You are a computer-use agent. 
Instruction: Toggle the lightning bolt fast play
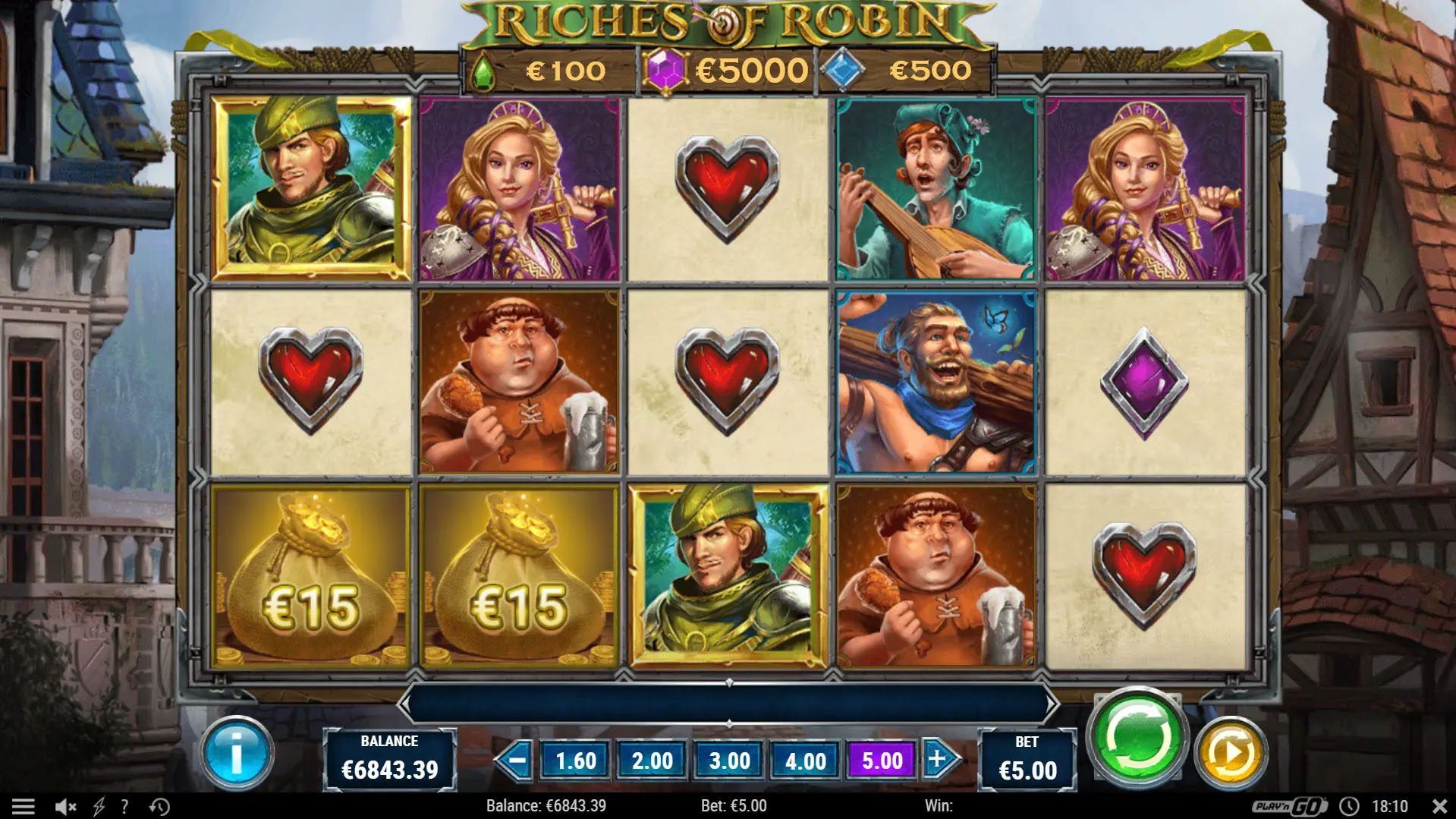click(x=99, y=806)
